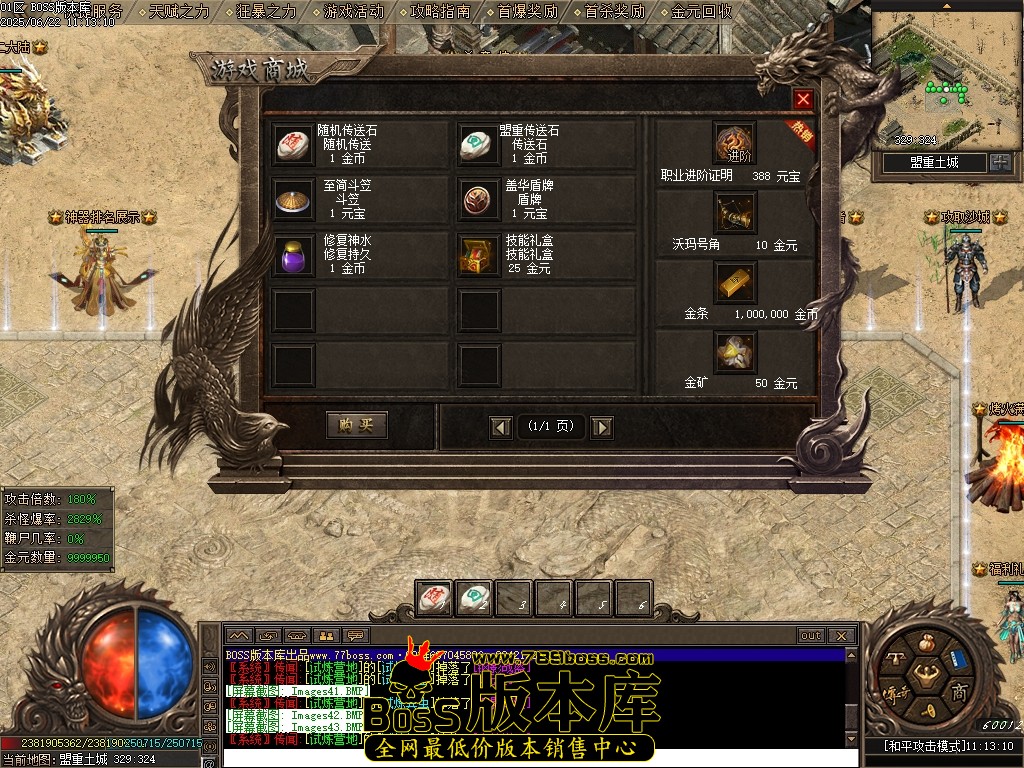Close the chat panel with X
The width and height of the screenshot is (1024, 768).
point(841,635)
